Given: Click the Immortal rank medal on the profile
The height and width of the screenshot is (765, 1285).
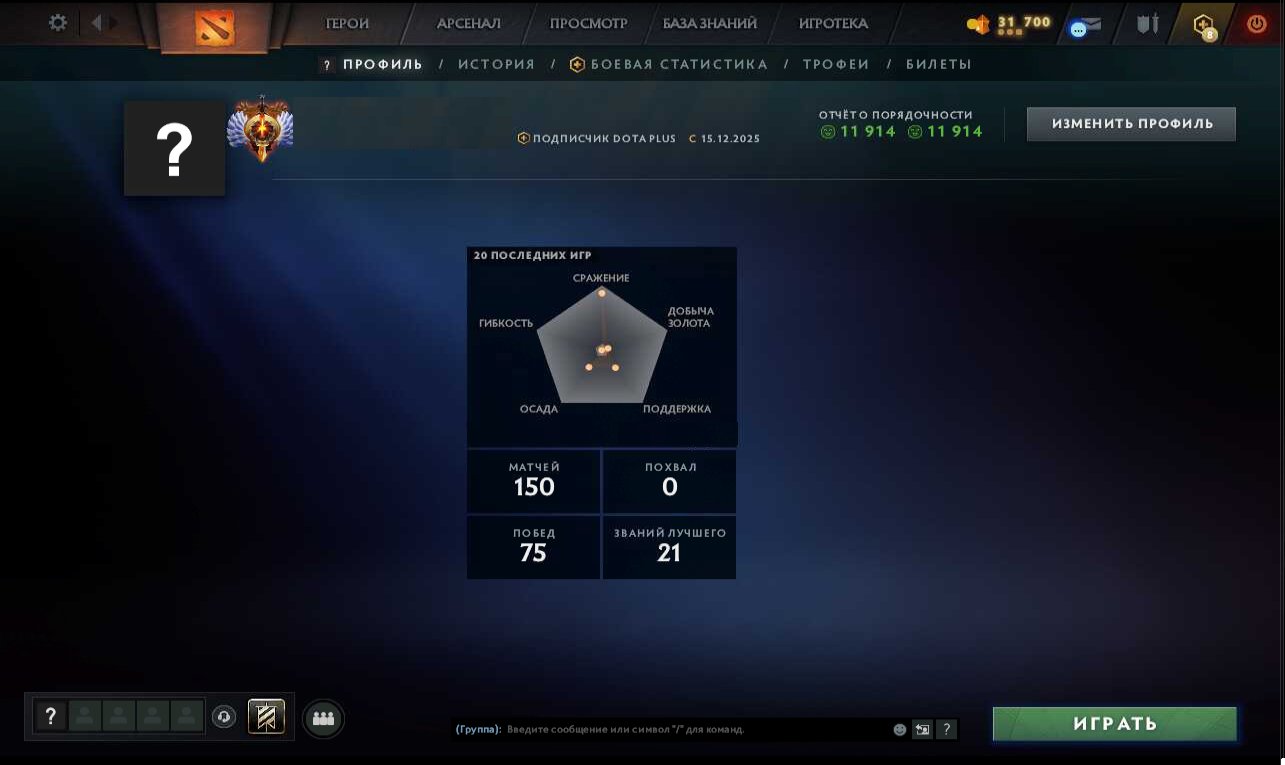Looking at the screenshot, I should click(260, 125).
